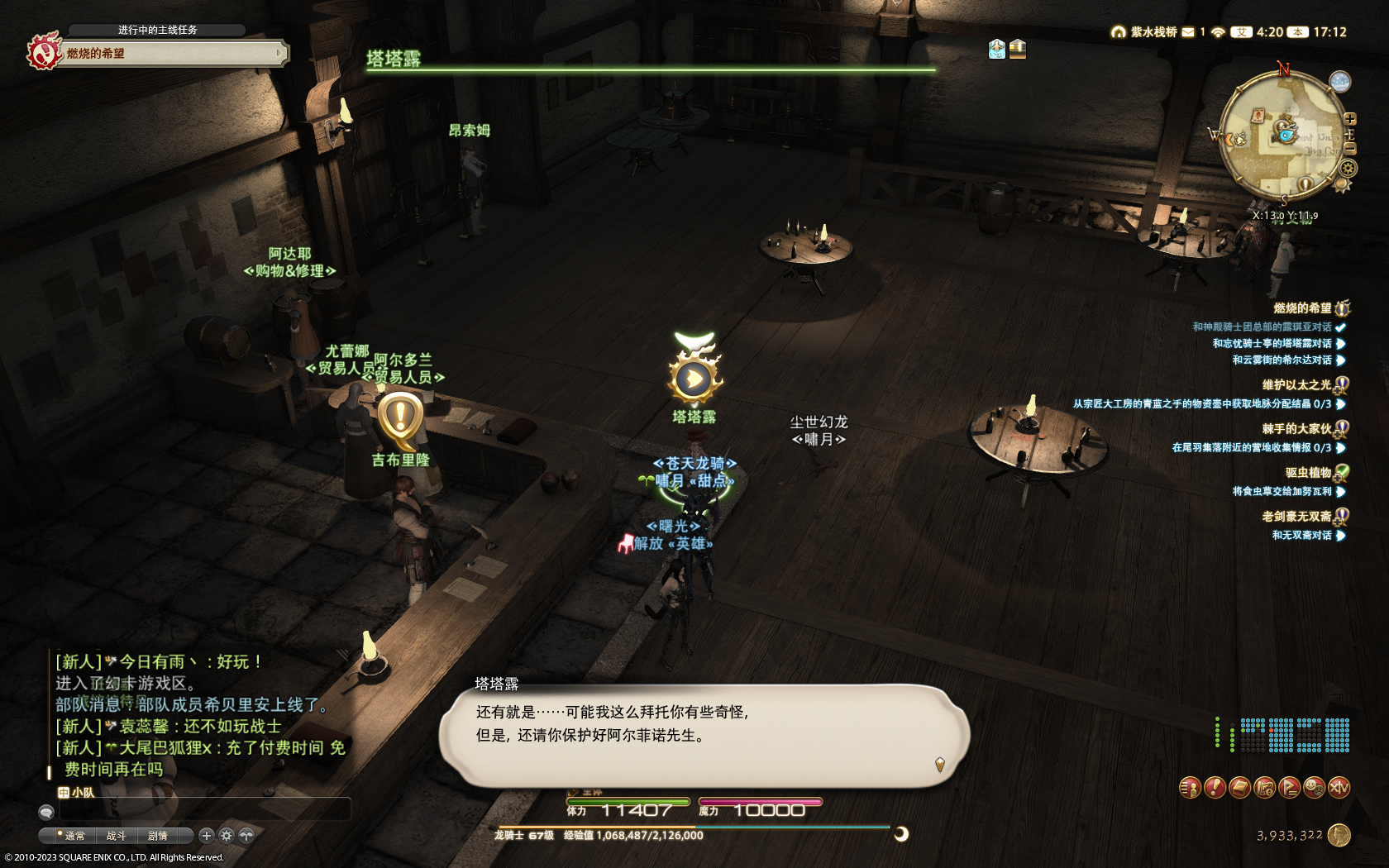Open the social smiley faces menu
Image resolution: width=1389 pixels, height=868 pixels.
(1314, 788)
